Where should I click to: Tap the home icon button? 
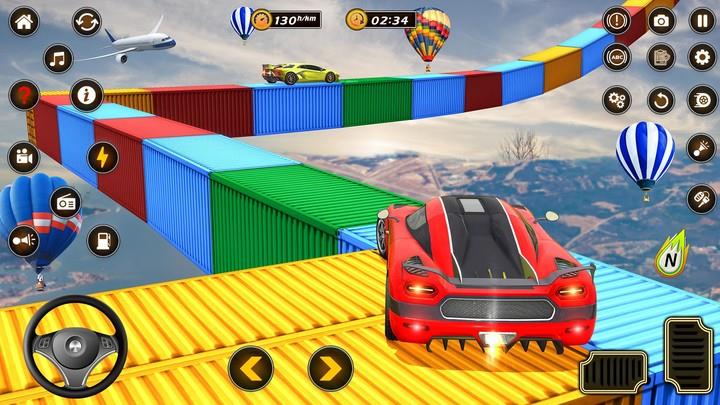[x=24, y=22]
